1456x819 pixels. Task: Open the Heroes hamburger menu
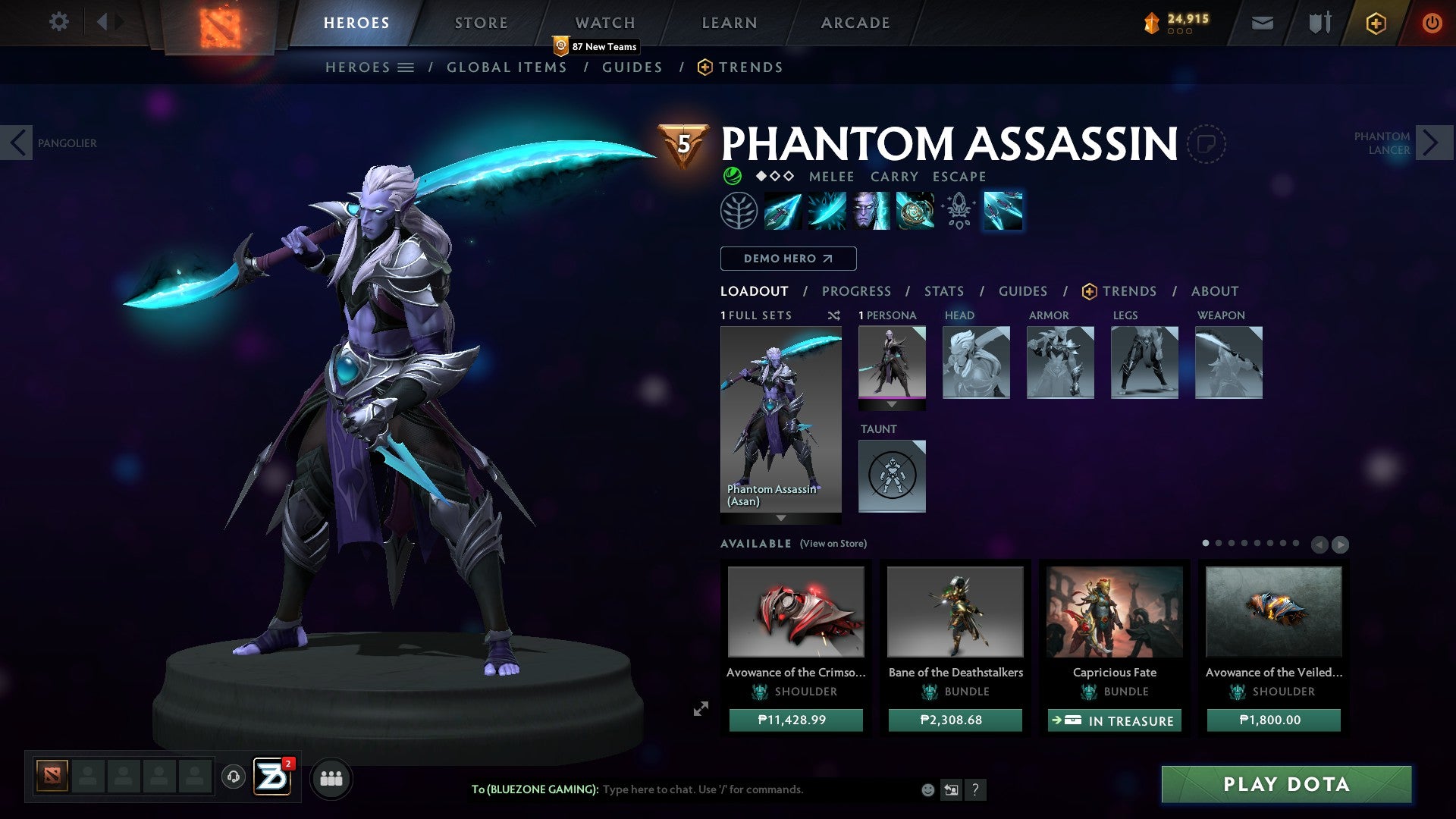coord(406,67)
